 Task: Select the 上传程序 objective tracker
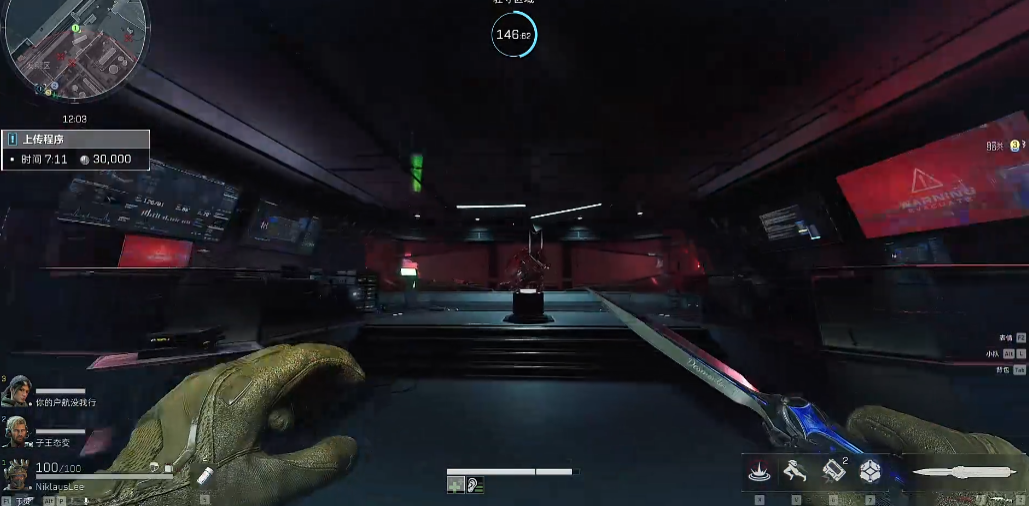coord(75,140)
